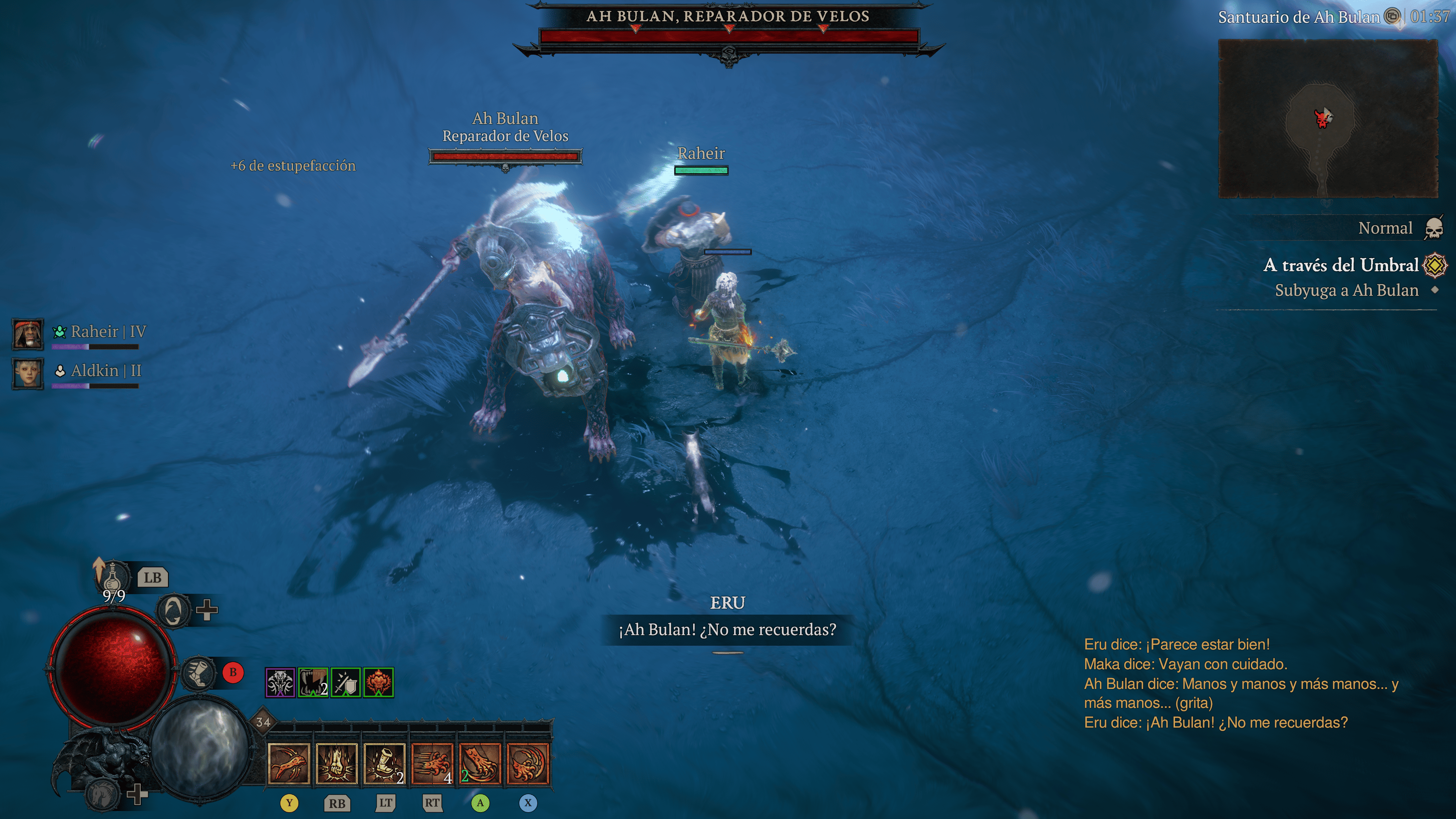Open the A través del Umbral quest tracker
The image size is (1456, 819).
pyautogui.click(x=1341, y=265)
